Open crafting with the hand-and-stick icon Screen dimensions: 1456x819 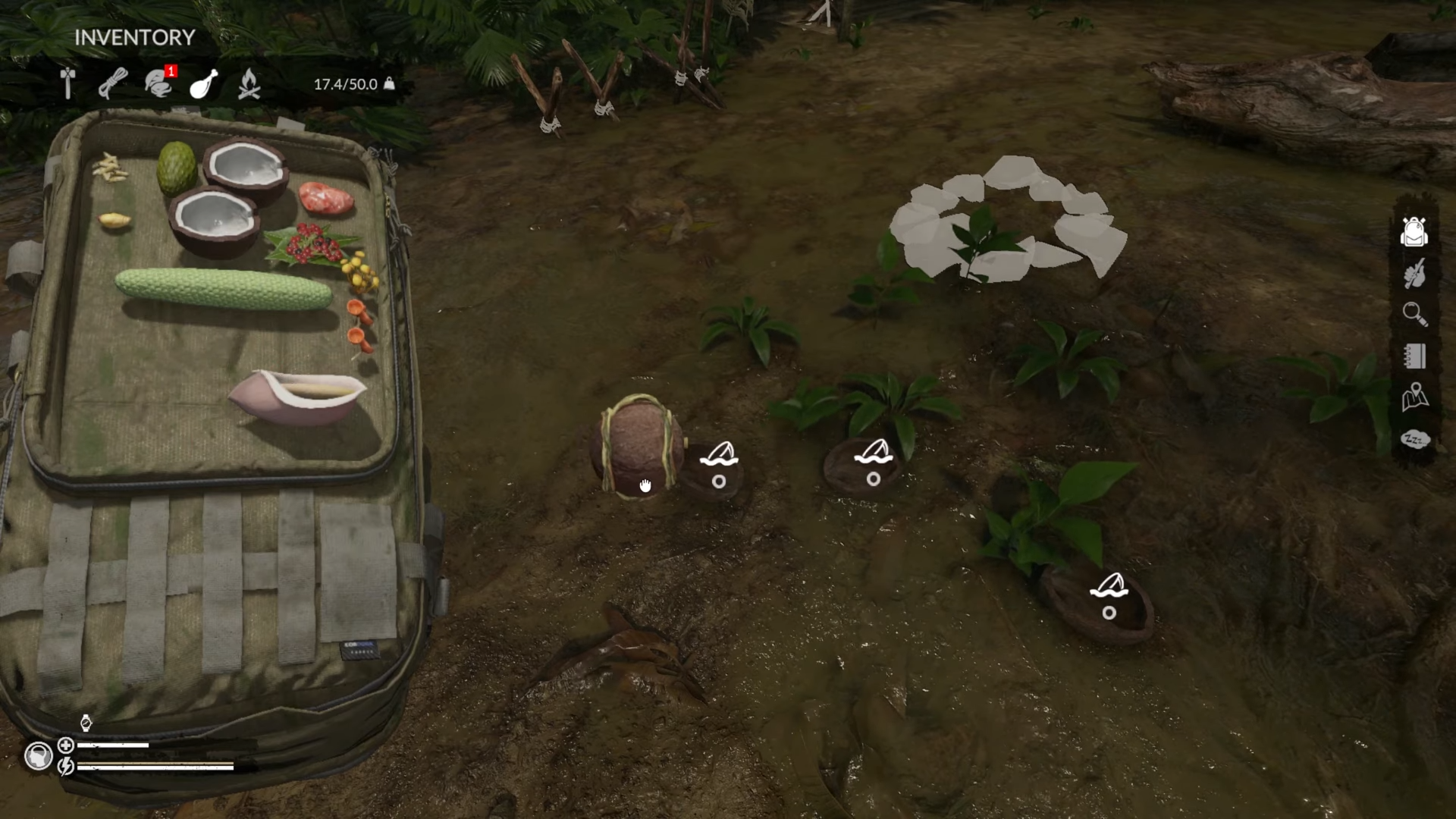pyautogui.click(x=1414, y=273)
